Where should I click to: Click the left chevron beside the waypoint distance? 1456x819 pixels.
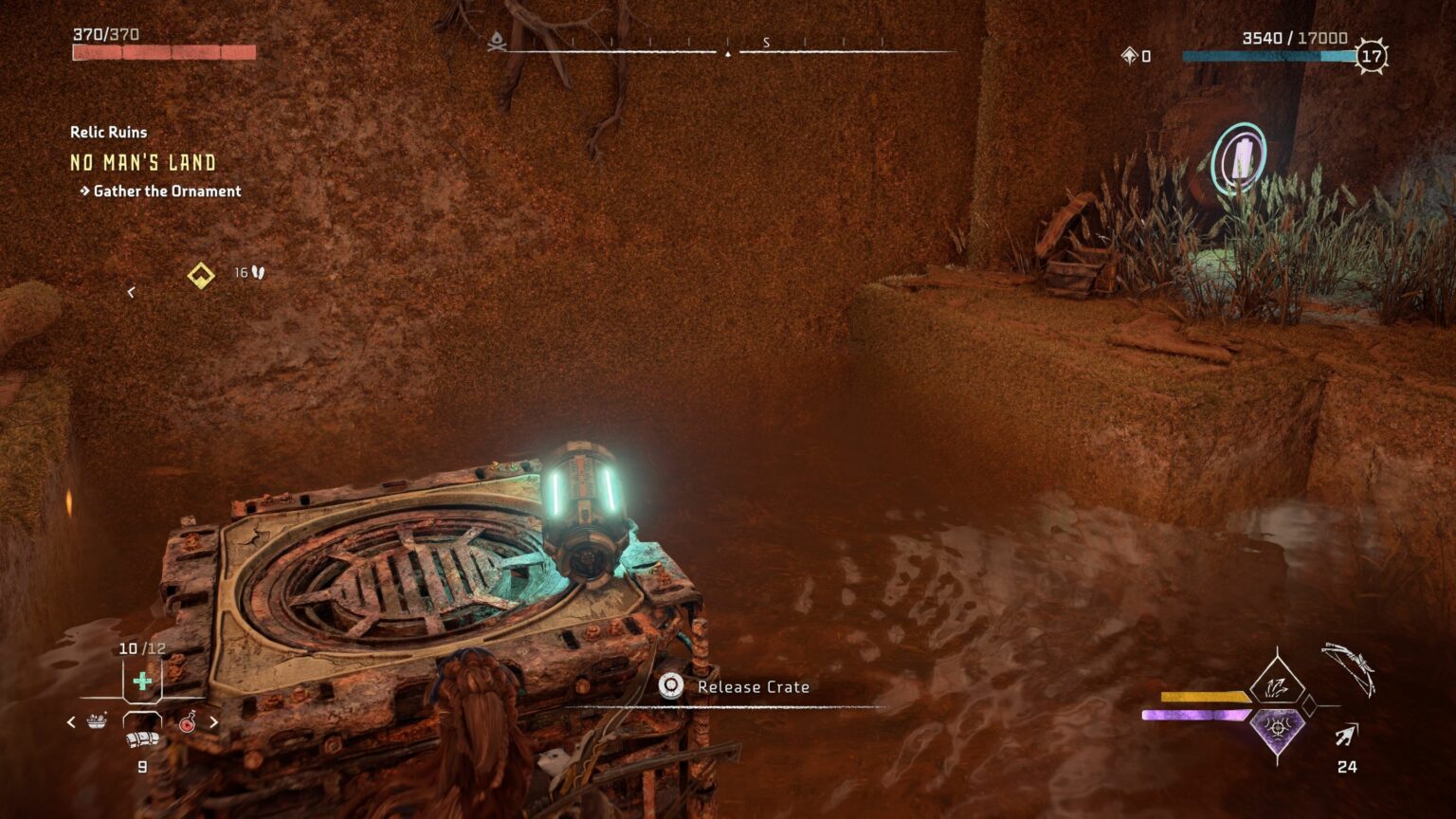(x=130, y=293)
